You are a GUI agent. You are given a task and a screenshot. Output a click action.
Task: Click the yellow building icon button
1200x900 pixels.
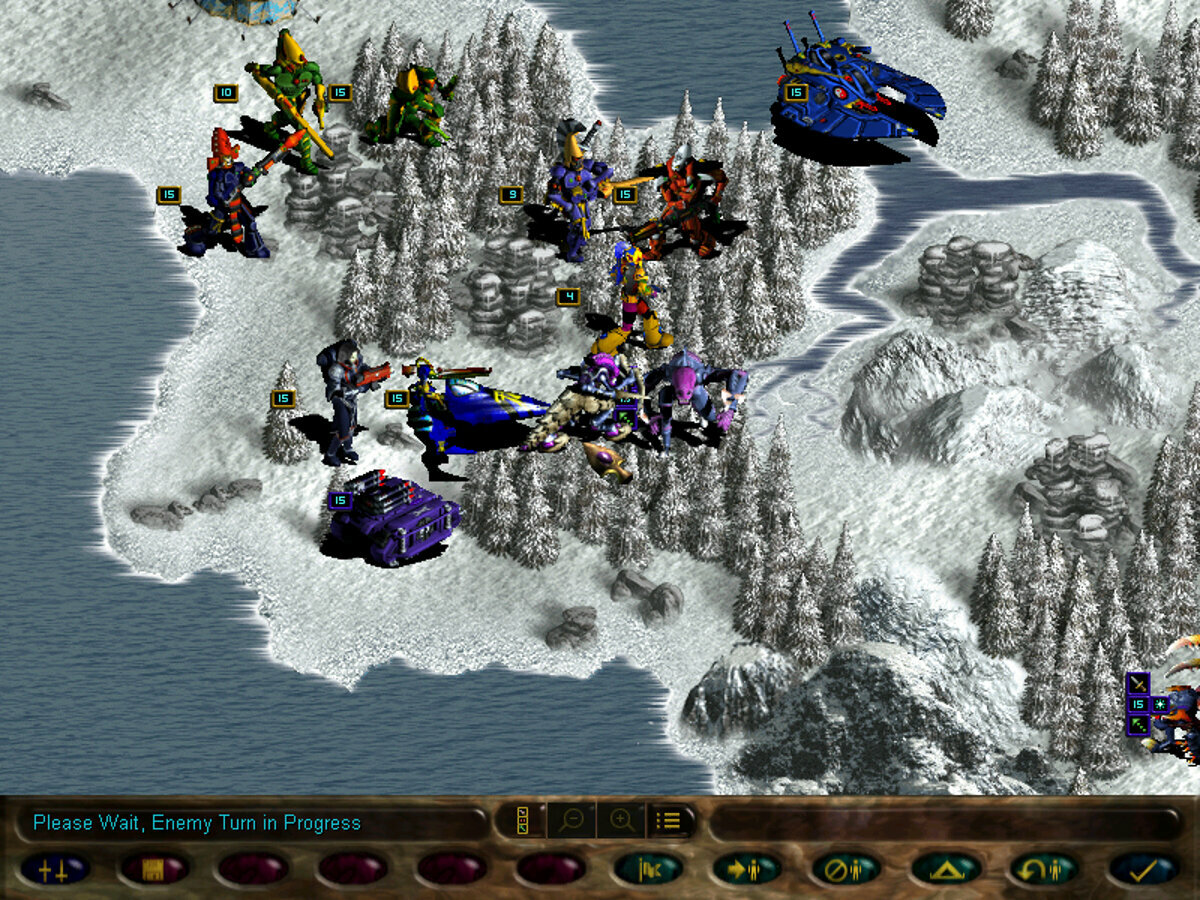(x=153, y=868)
